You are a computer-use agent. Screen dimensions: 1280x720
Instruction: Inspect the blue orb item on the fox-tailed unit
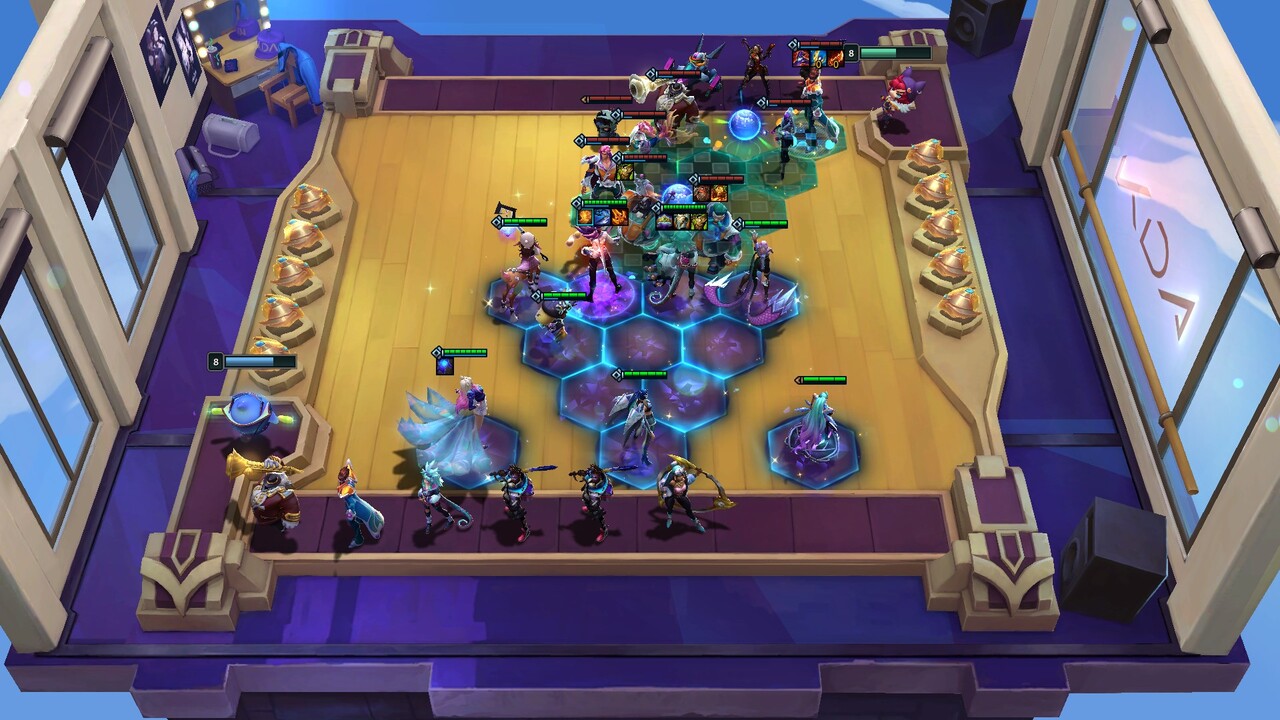click(445, 366)
